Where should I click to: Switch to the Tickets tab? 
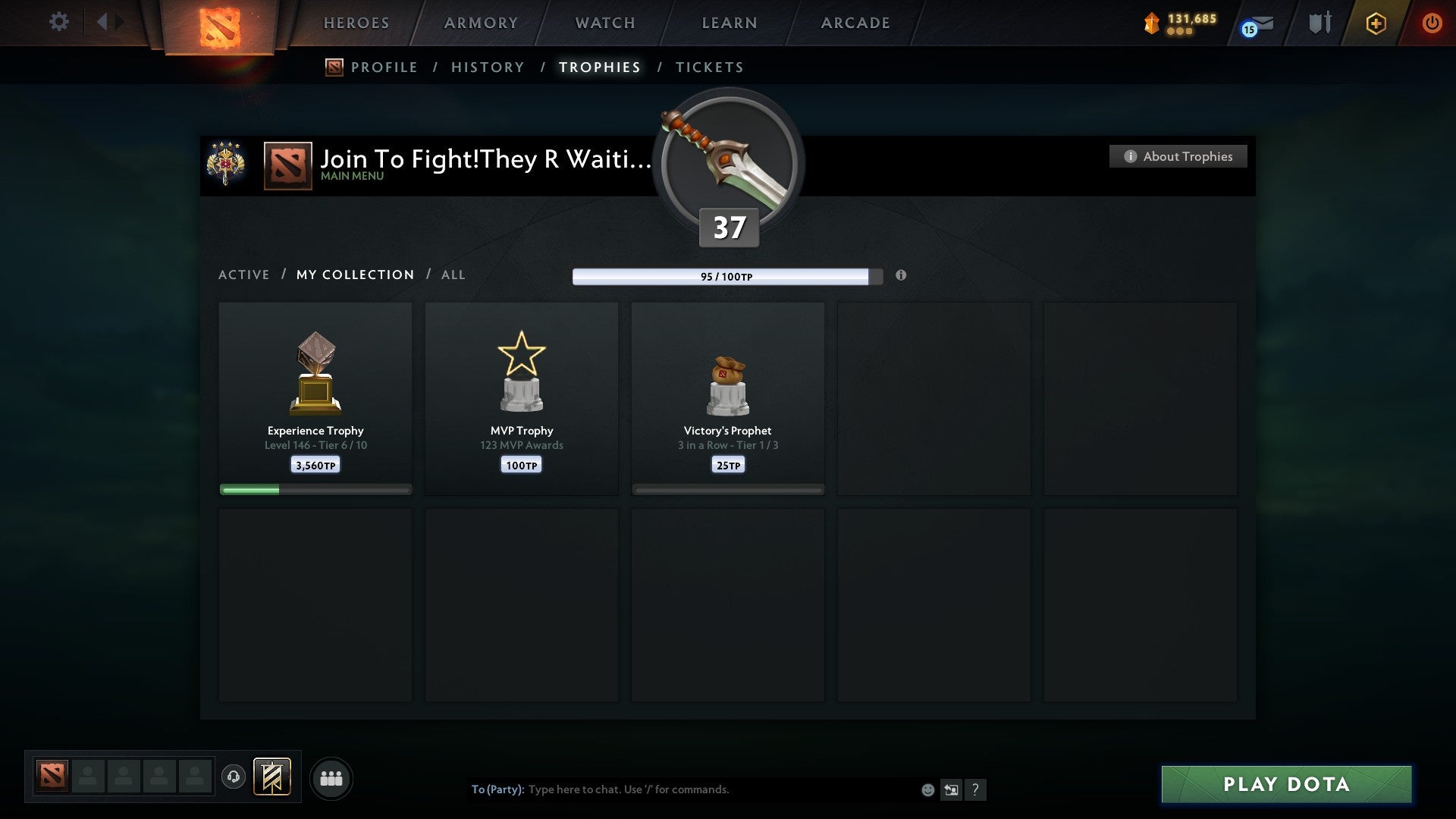click(x=708, y=67)
